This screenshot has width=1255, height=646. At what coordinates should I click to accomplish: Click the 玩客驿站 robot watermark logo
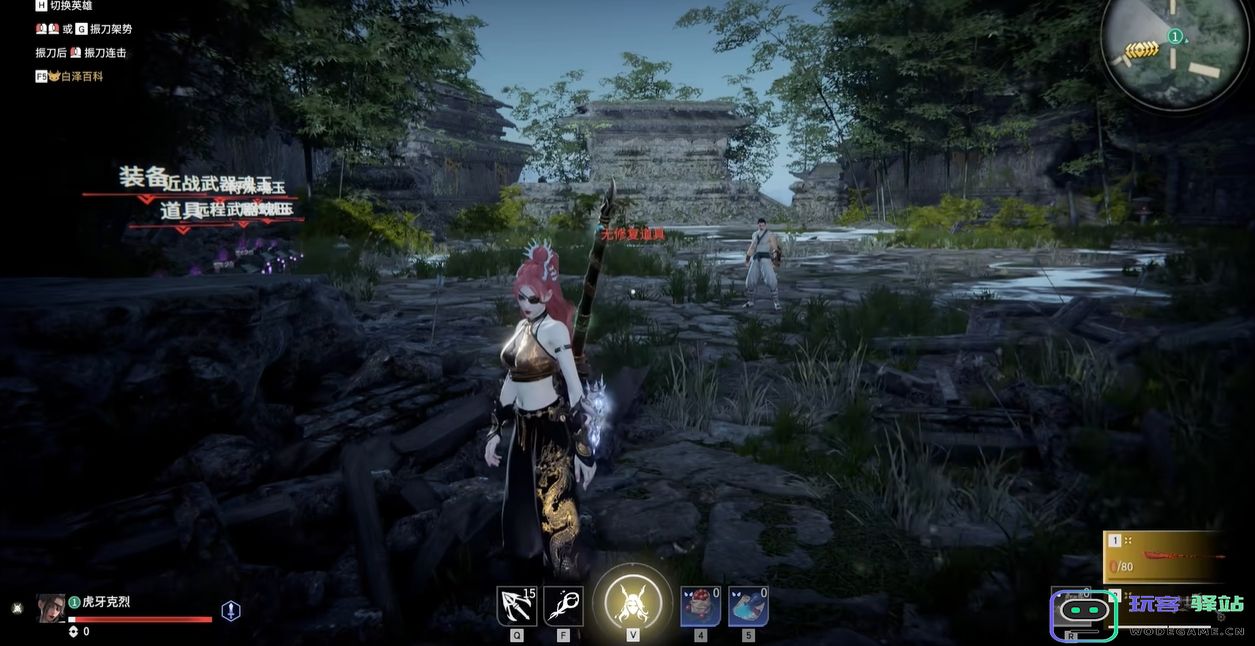[1083, 613]
